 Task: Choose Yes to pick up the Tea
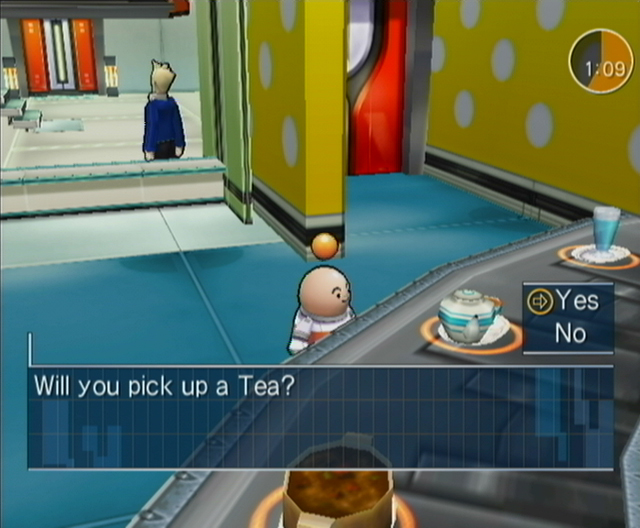pos(577,300)
